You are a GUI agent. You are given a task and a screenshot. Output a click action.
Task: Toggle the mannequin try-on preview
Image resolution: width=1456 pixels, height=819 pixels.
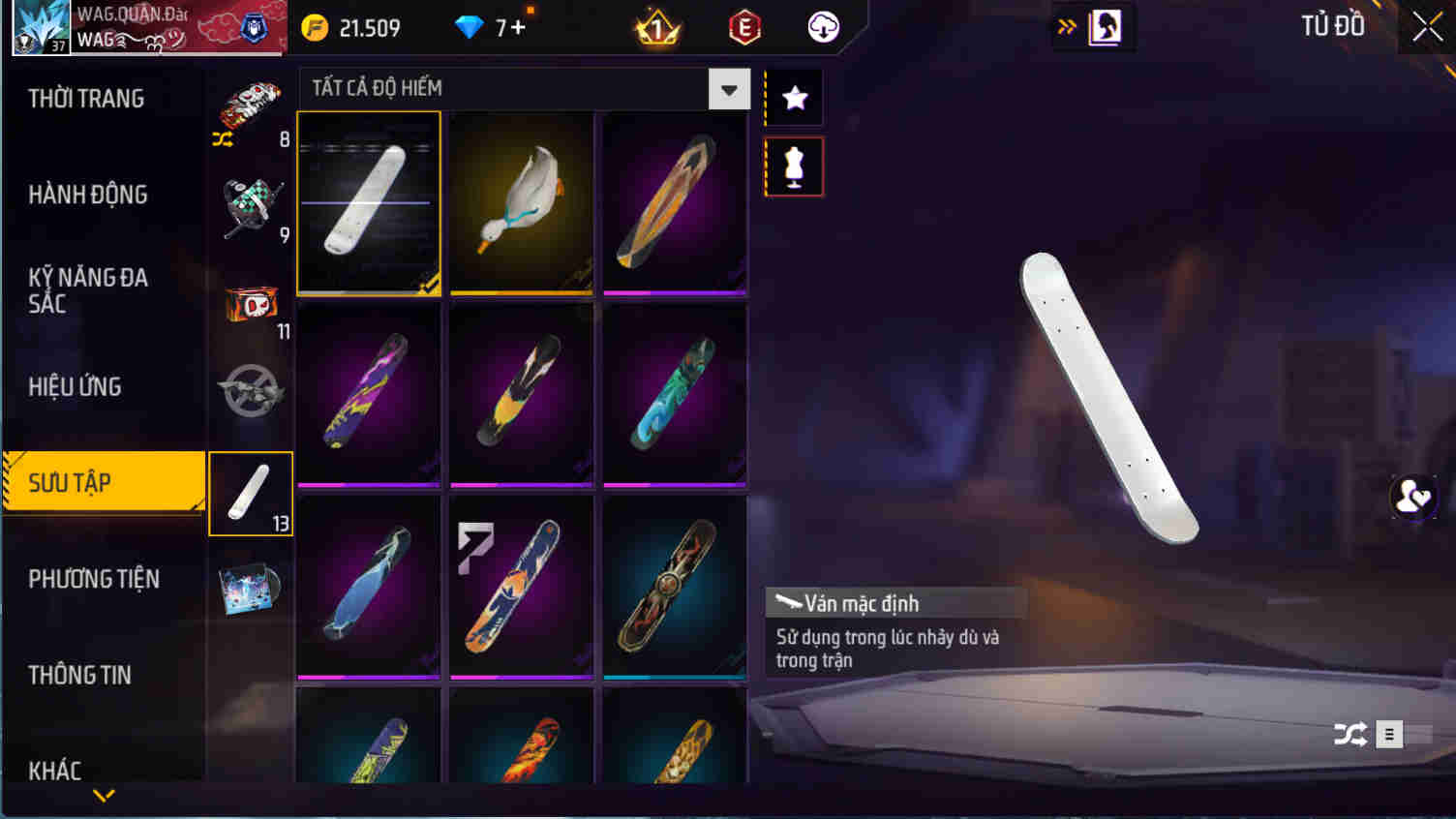click(x=793, y=165)
